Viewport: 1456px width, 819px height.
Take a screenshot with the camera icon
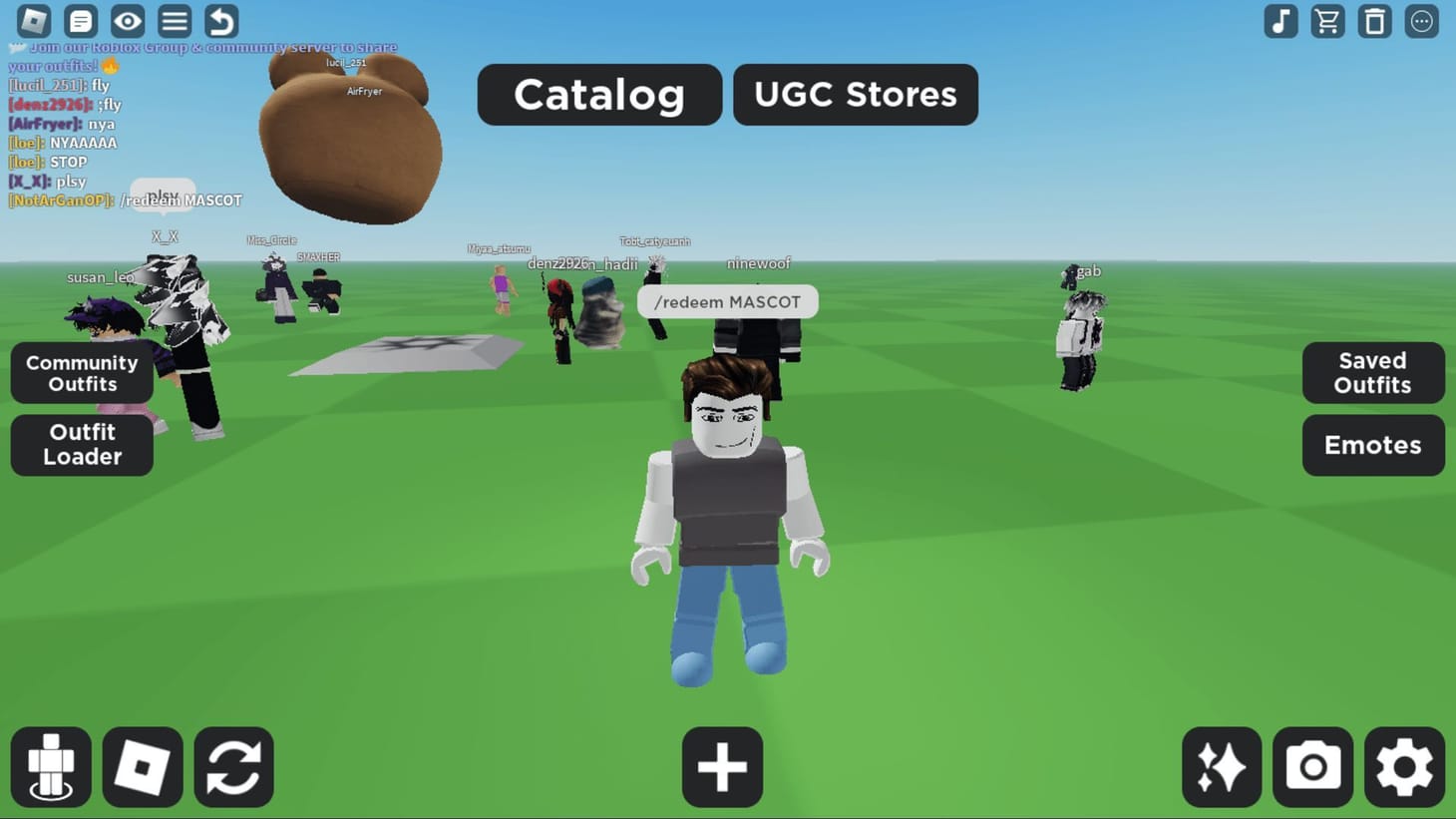point(1312,766)
